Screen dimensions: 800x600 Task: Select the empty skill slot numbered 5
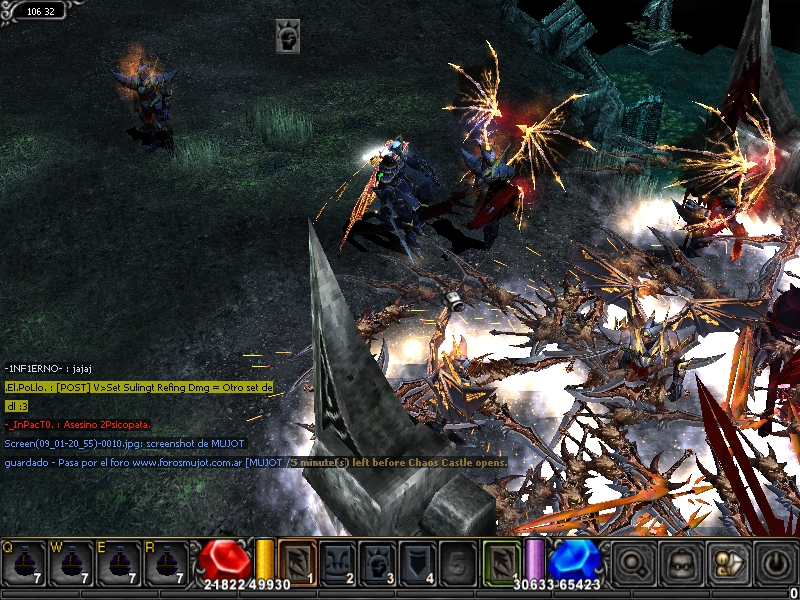click(x=458, y=561)
